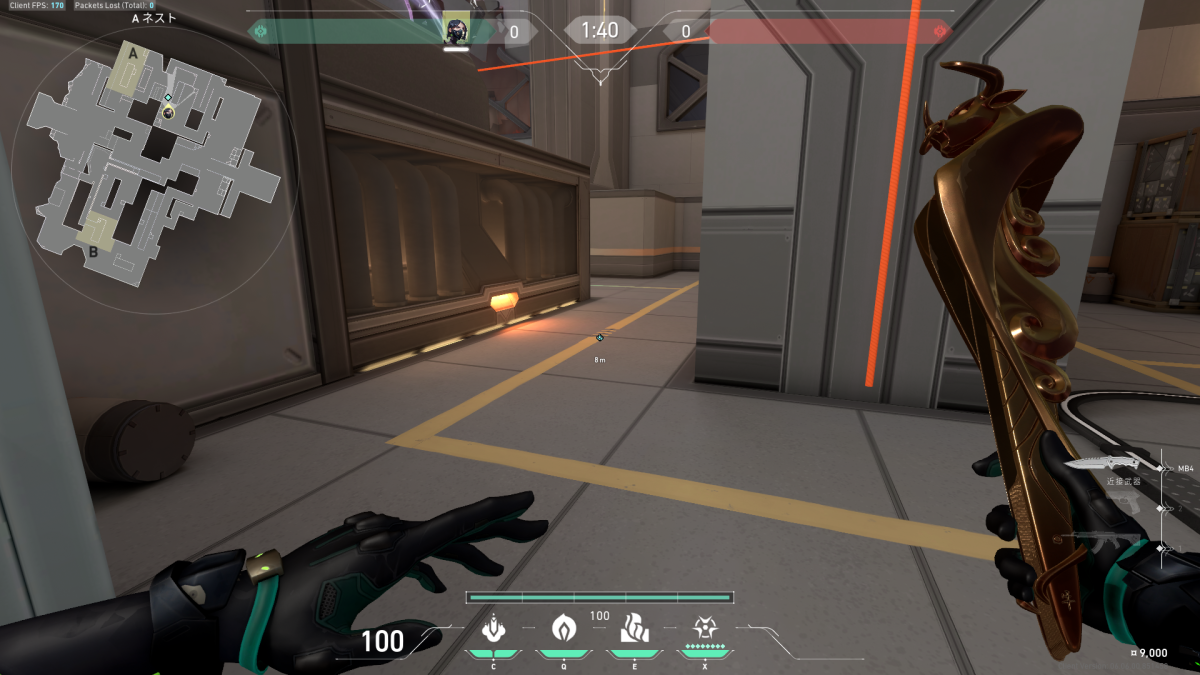Activate the Poison Cloud ability icon
Viewport: 1200px width, 675px height.
564,629
